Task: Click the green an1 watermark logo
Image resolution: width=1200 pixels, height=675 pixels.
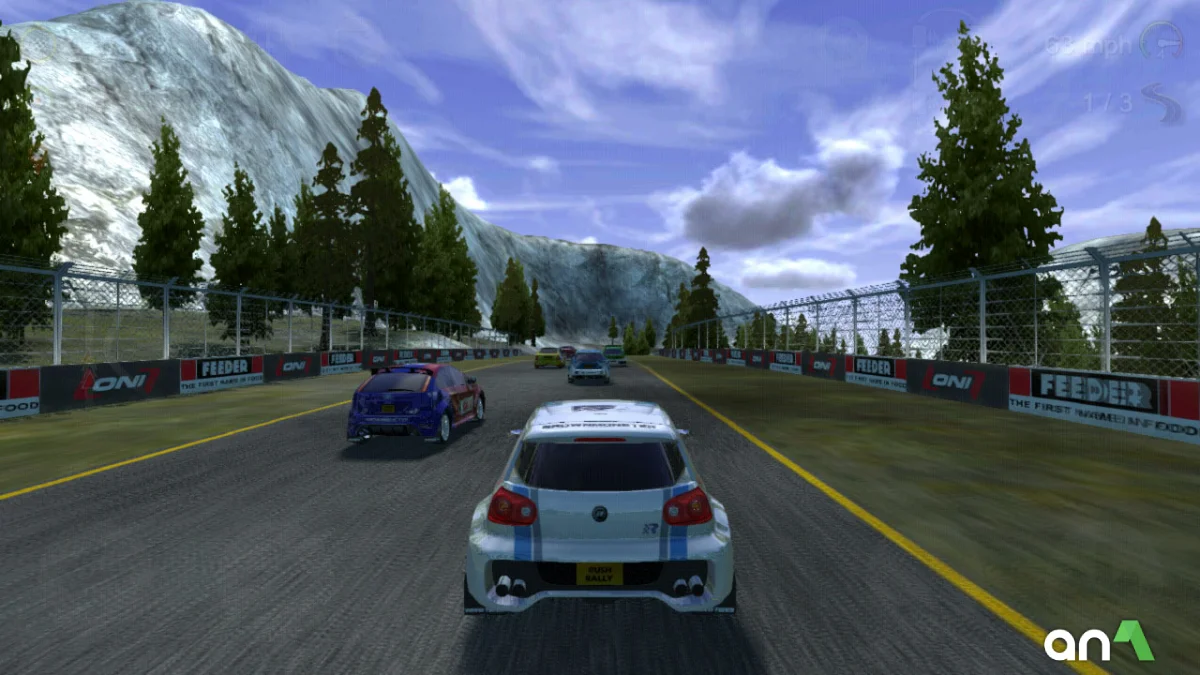Action: [1098, 643]
